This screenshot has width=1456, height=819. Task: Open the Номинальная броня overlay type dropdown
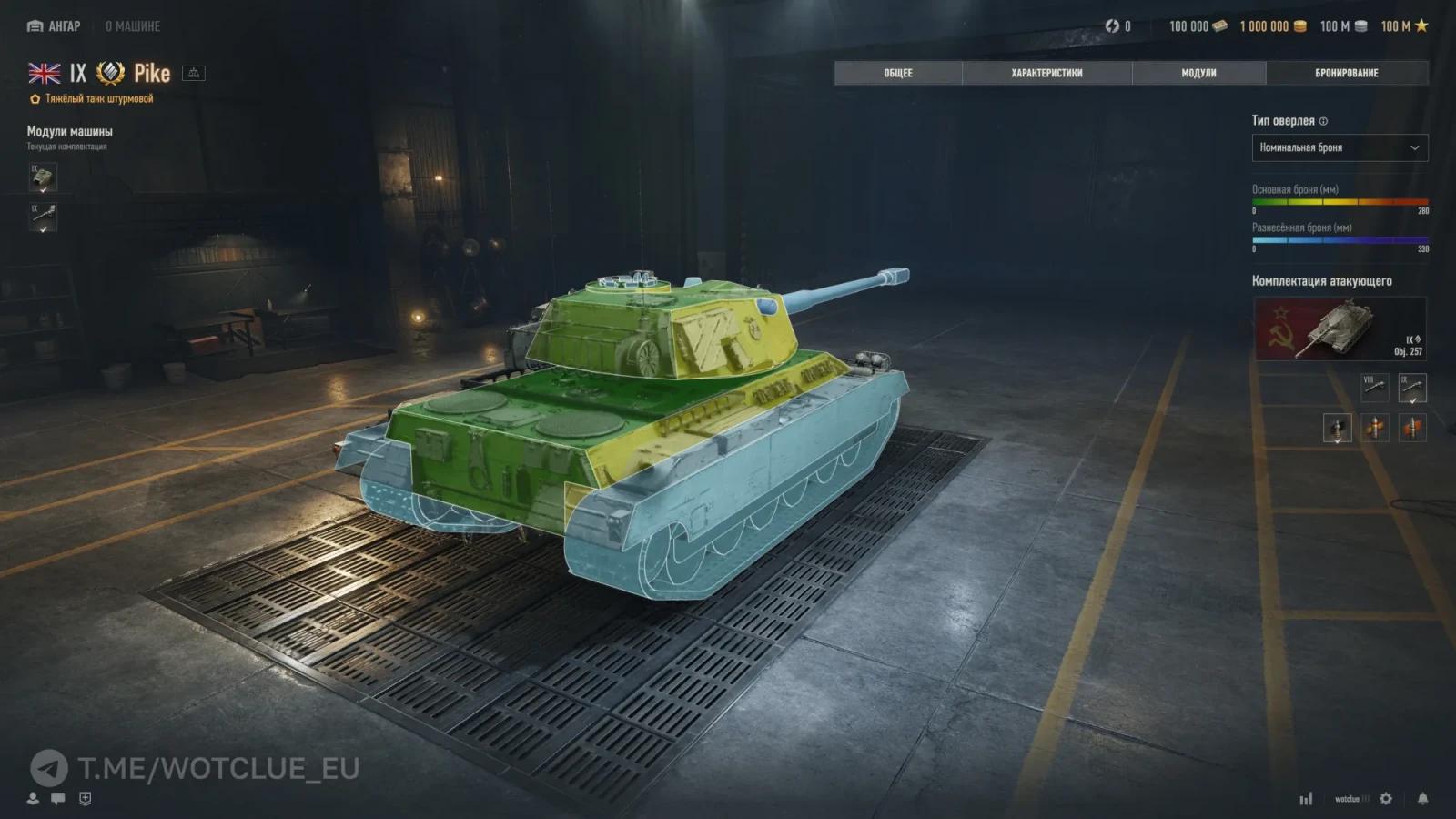coord(1339,147)
